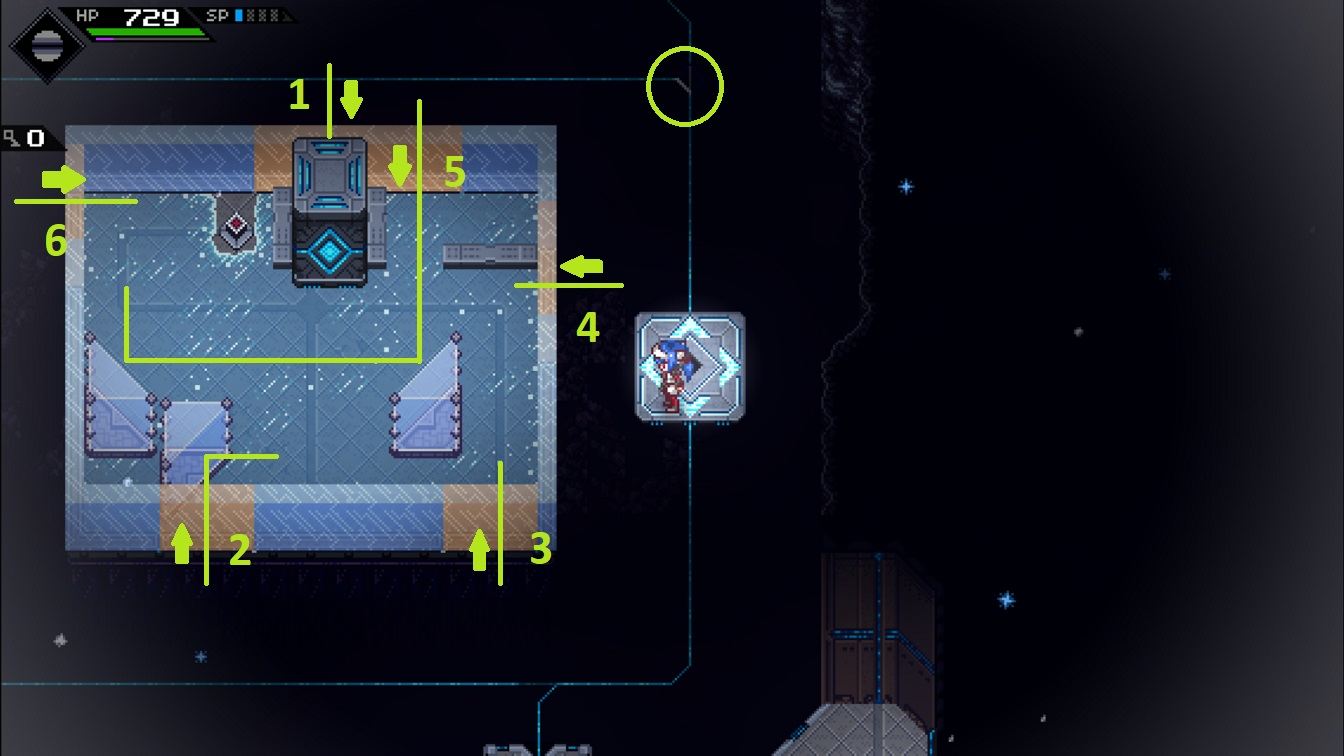Click the green circle outline at the top
The height and width of the screenshot is (756, 1344).
pyautogui.click(x=685, y=86)
